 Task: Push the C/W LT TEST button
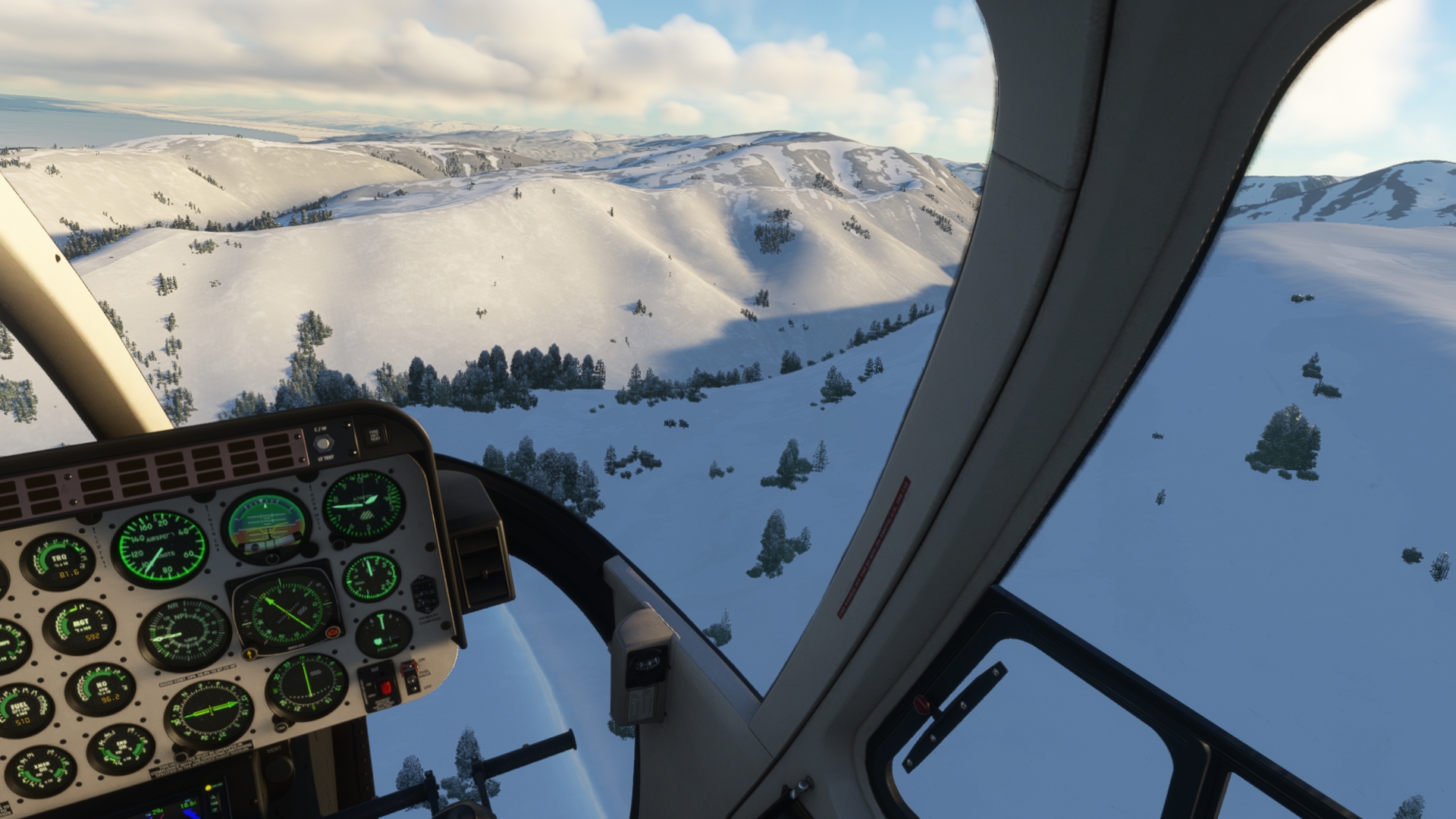pos(323,444)
